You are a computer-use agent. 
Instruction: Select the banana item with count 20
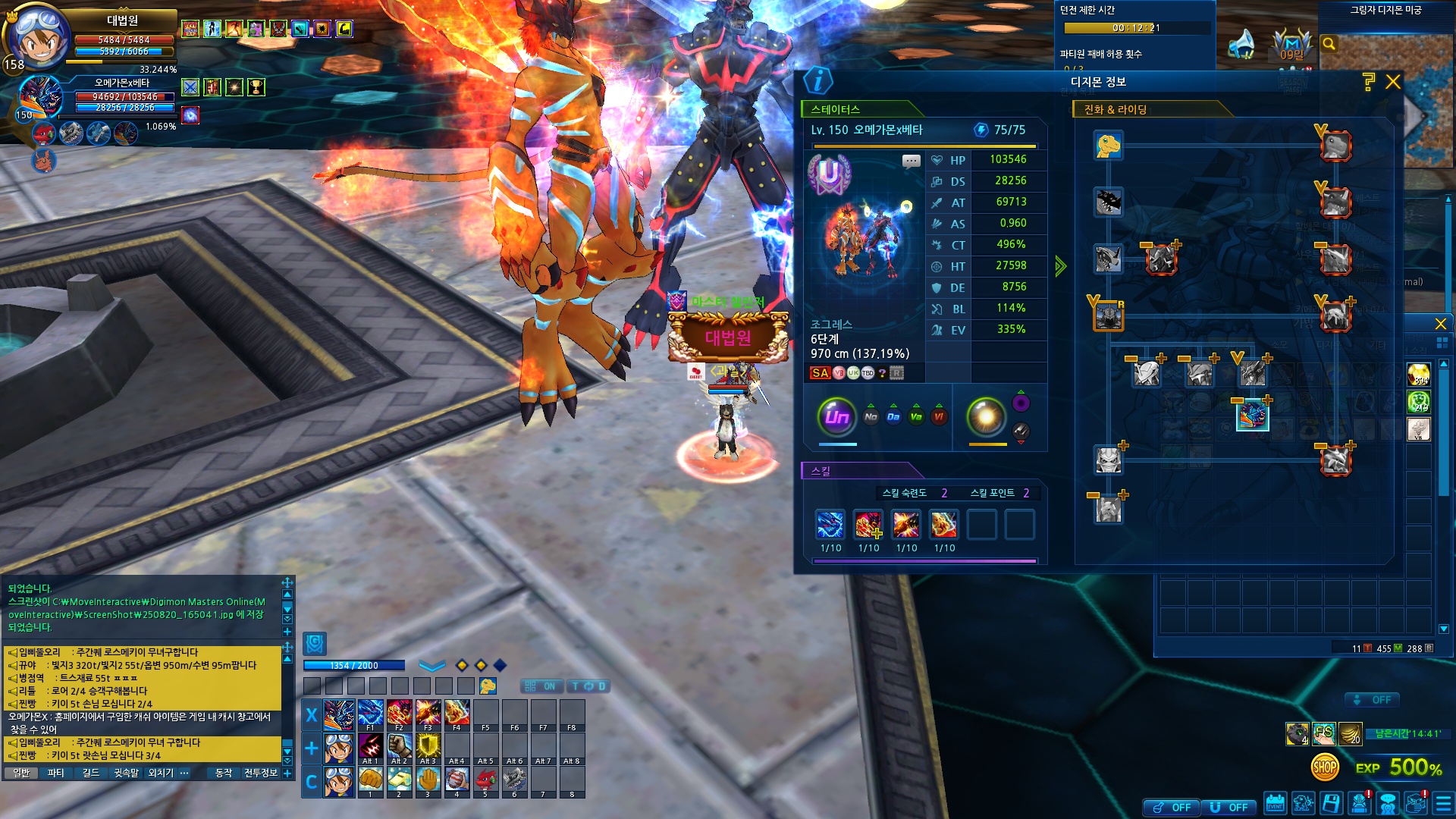pyautogui.click(x=1351, y=733)
